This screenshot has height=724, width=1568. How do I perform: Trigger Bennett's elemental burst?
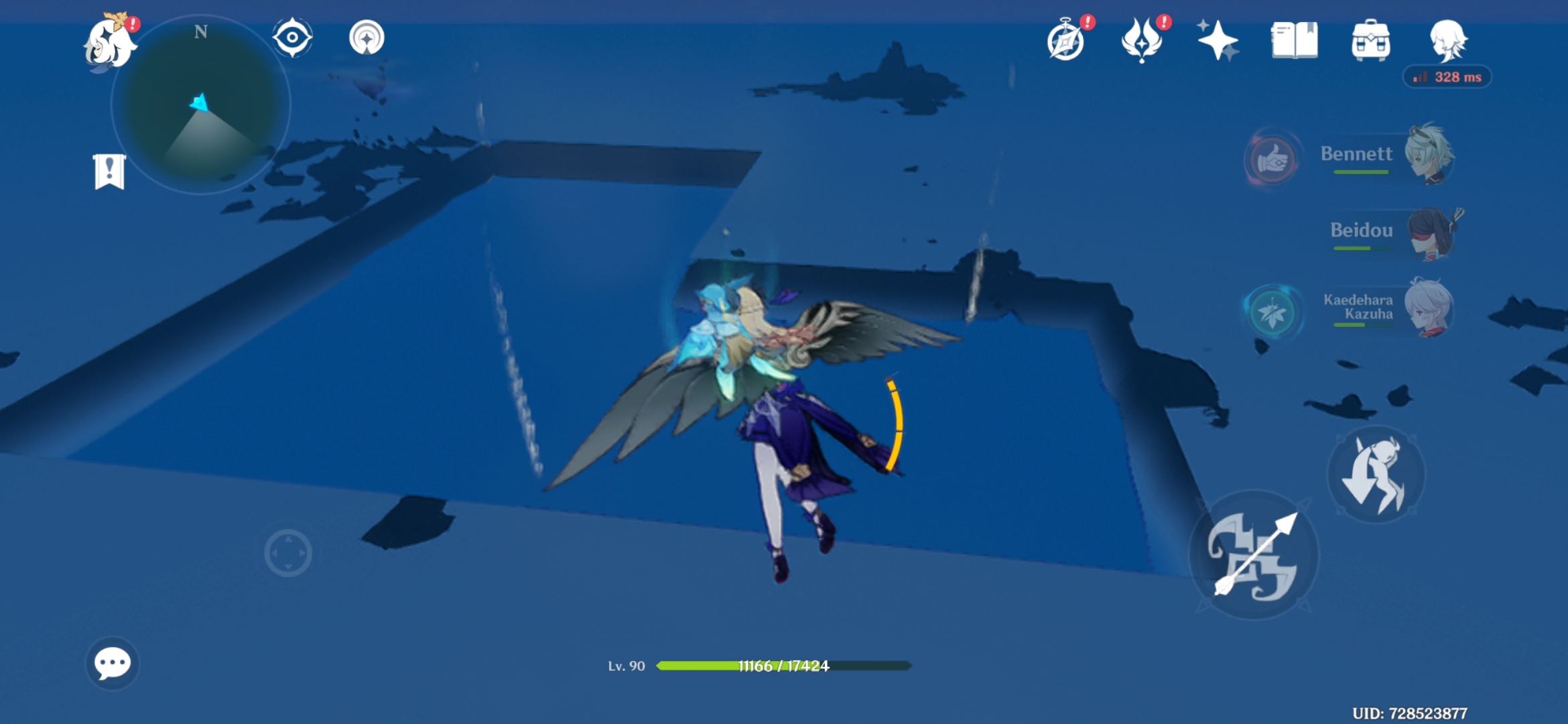pos(1271,159)
